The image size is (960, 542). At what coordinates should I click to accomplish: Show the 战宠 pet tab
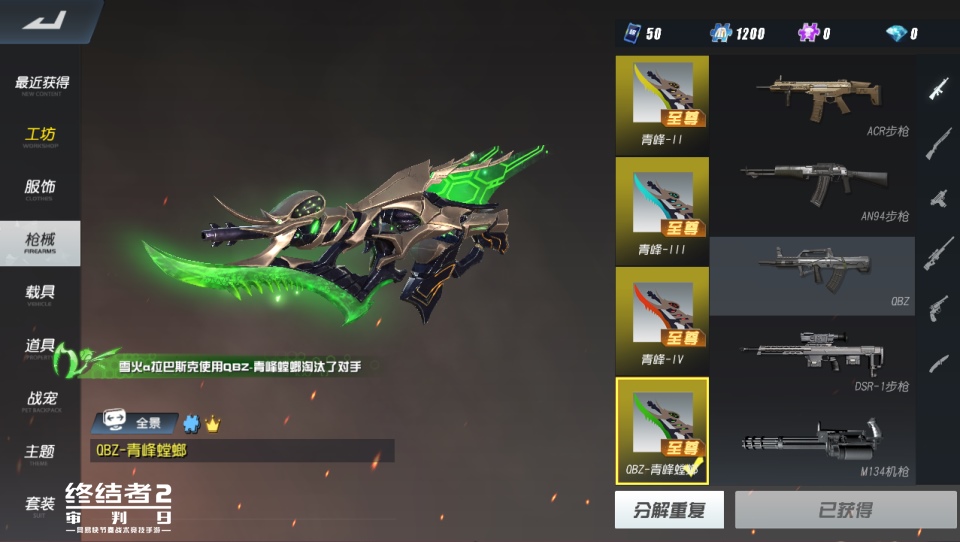(41, 401)
